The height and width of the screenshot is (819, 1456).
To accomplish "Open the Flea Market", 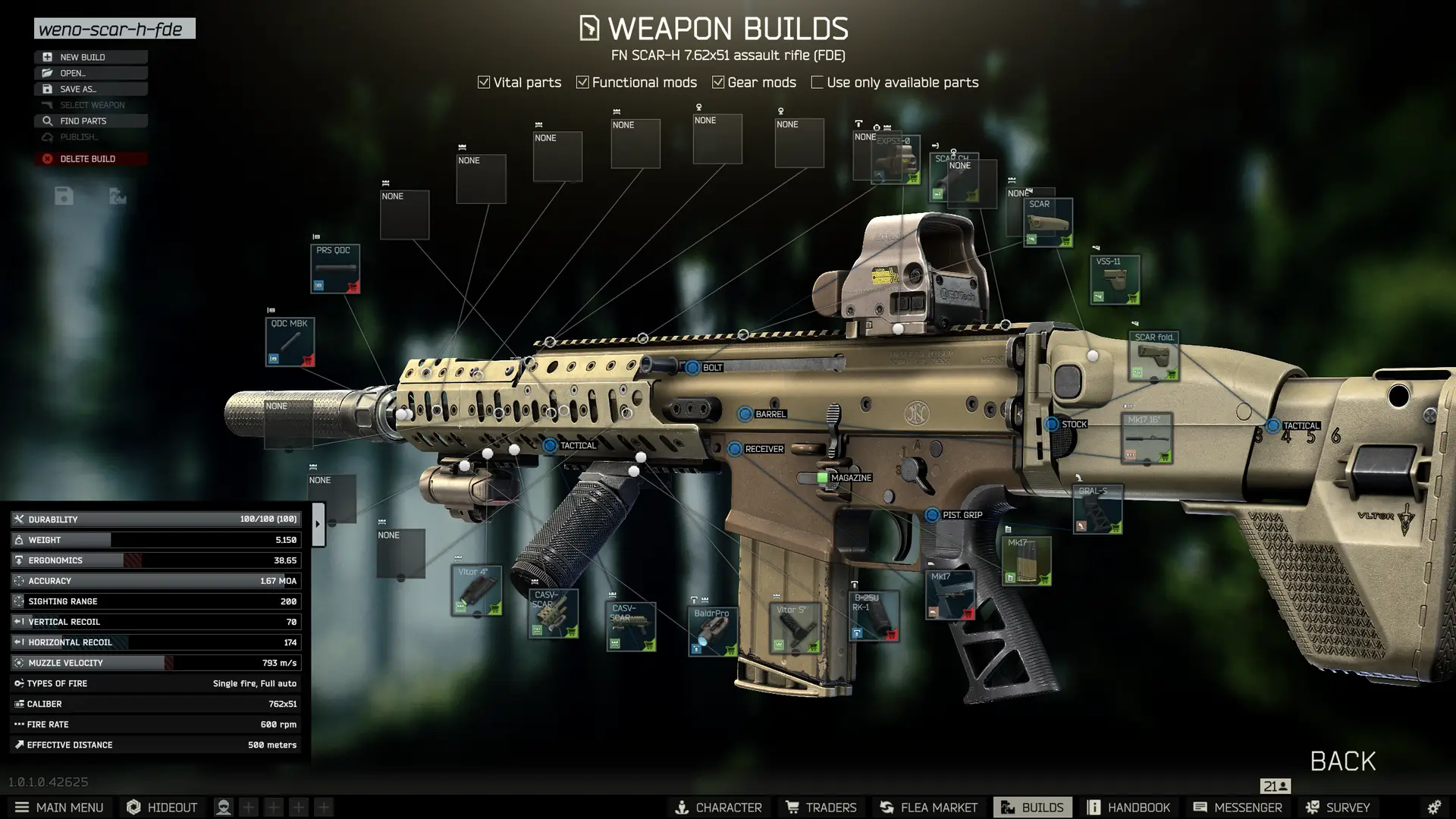I will click(928, 807).
